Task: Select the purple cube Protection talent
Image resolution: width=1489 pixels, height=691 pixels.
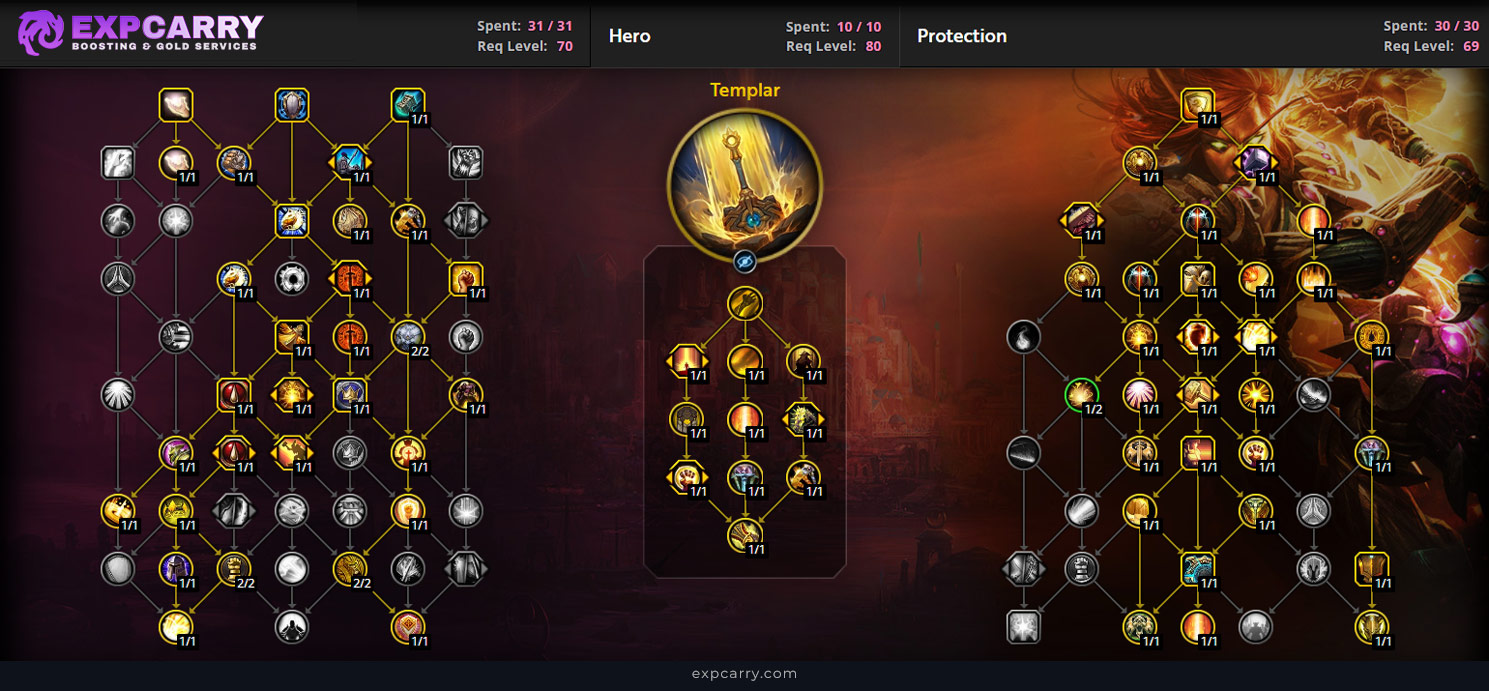Action: (x=1255, y=163)
